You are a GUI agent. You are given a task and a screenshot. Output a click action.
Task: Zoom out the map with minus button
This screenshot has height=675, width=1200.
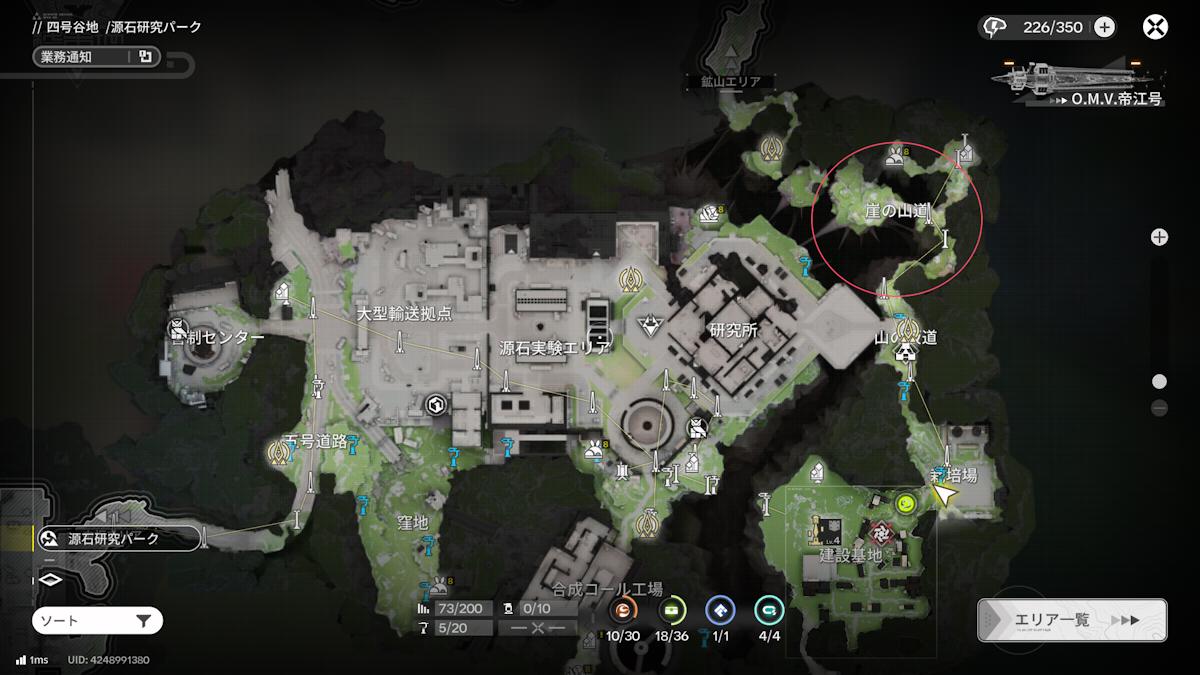point(1159,407)
